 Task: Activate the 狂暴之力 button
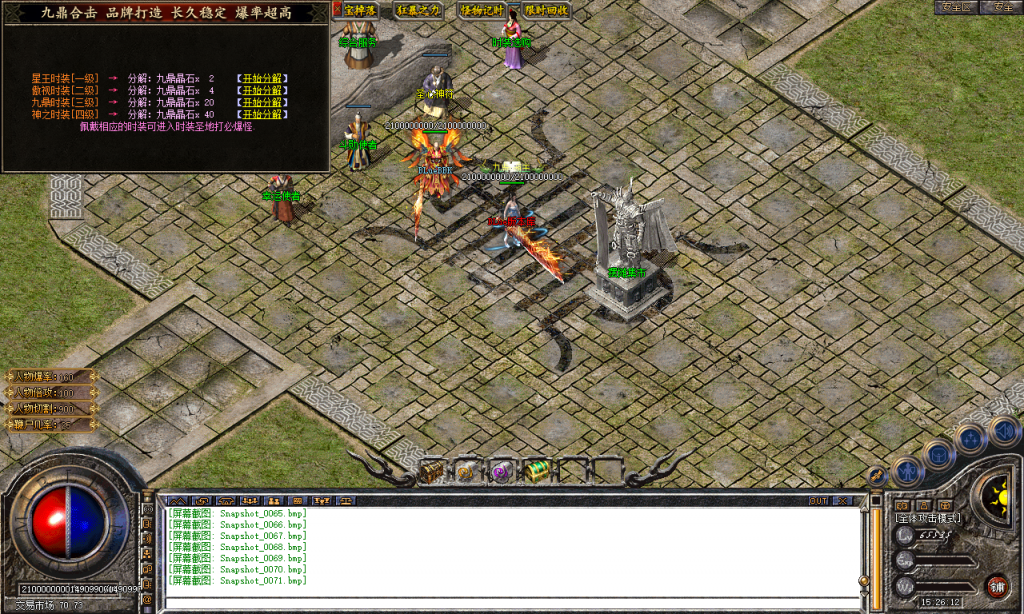[x=418, y=10]
